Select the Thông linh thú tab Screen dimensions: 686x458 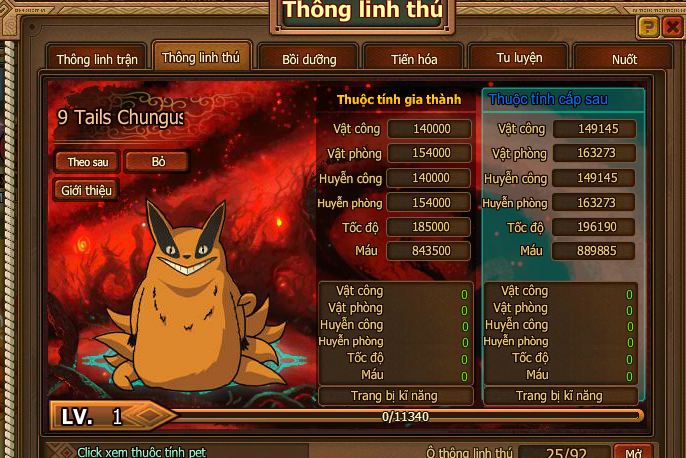[200, 58]
